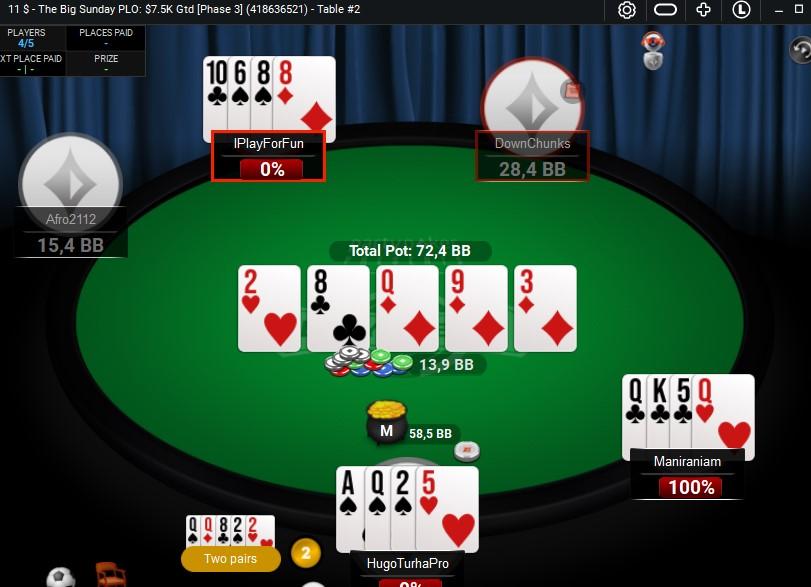Click the grey shield icon under headset
811x587 pixels.
(x=654, y=61)
